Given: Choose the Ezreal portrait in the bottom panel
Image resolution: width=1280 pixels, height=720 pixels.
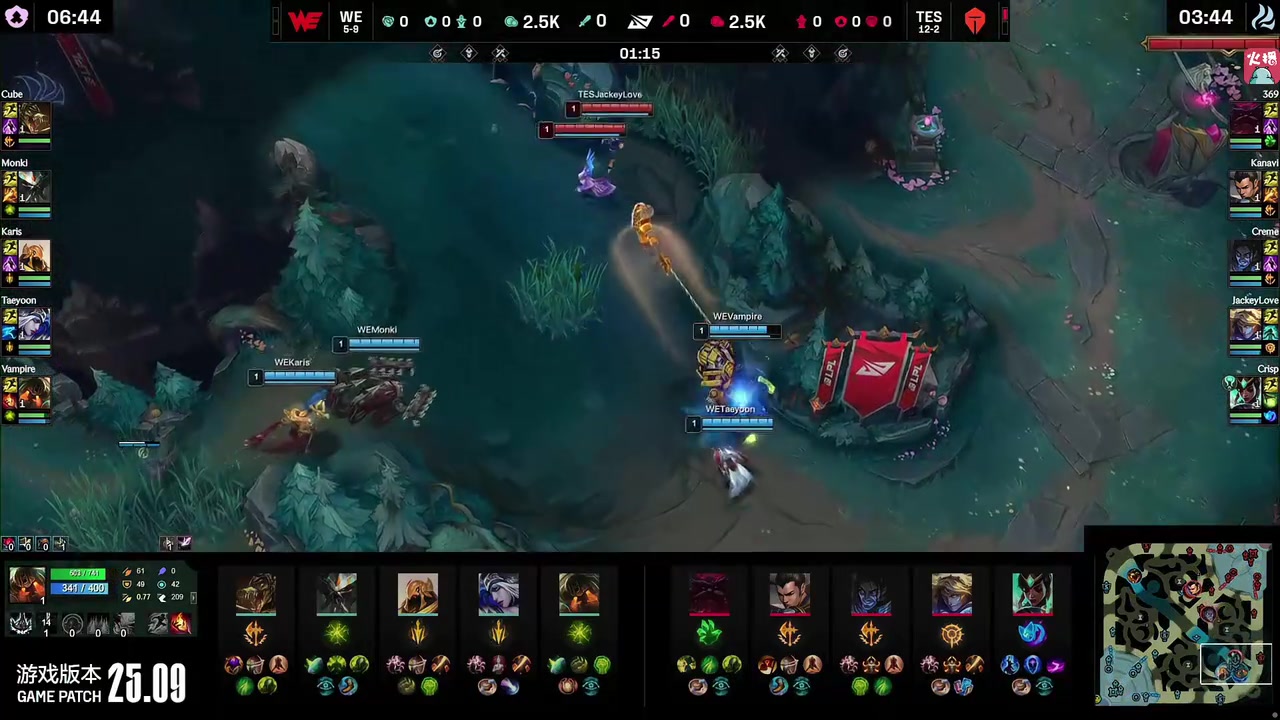Looking at the screenshot, I should [x=951, y=593].
